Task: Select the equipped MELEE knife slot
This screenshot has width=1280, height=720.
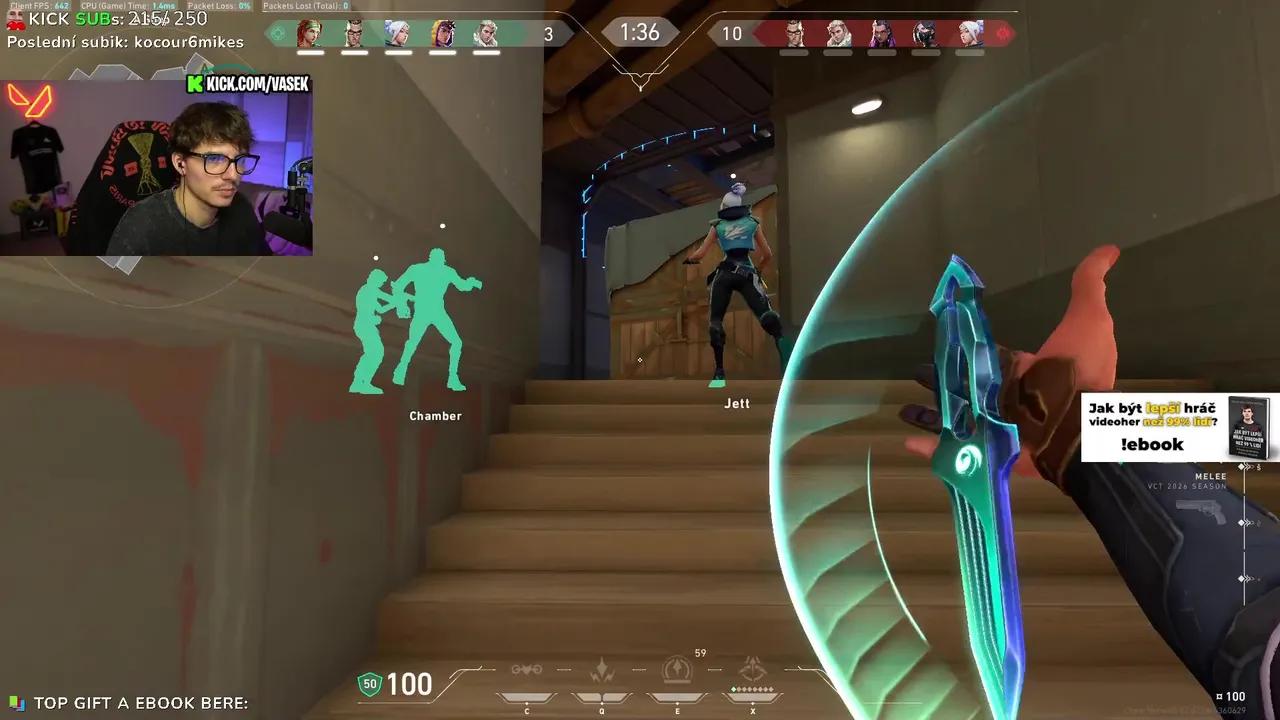Action: [x=1210, y=477]
